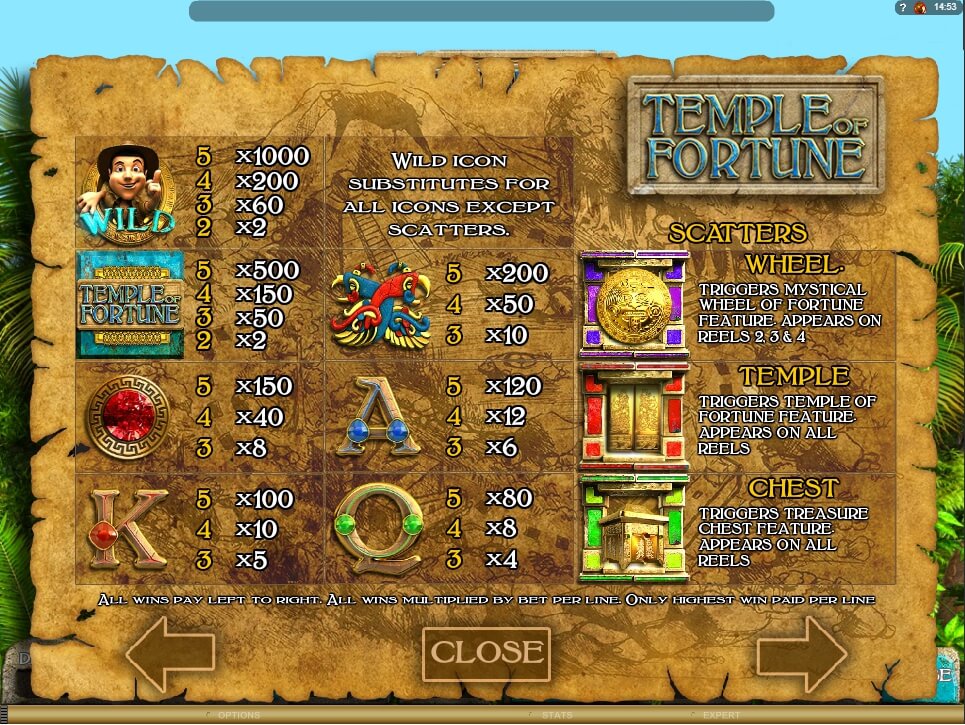Go to the previous paytable page
Viewport: 965px width, 725px height.
[170, 654]
